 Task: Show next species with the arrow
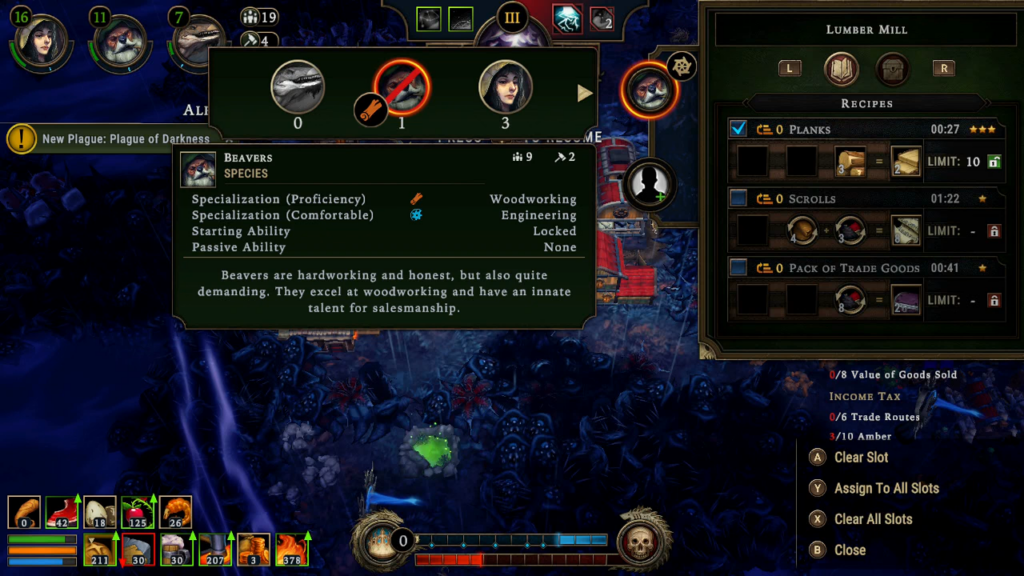585,93
